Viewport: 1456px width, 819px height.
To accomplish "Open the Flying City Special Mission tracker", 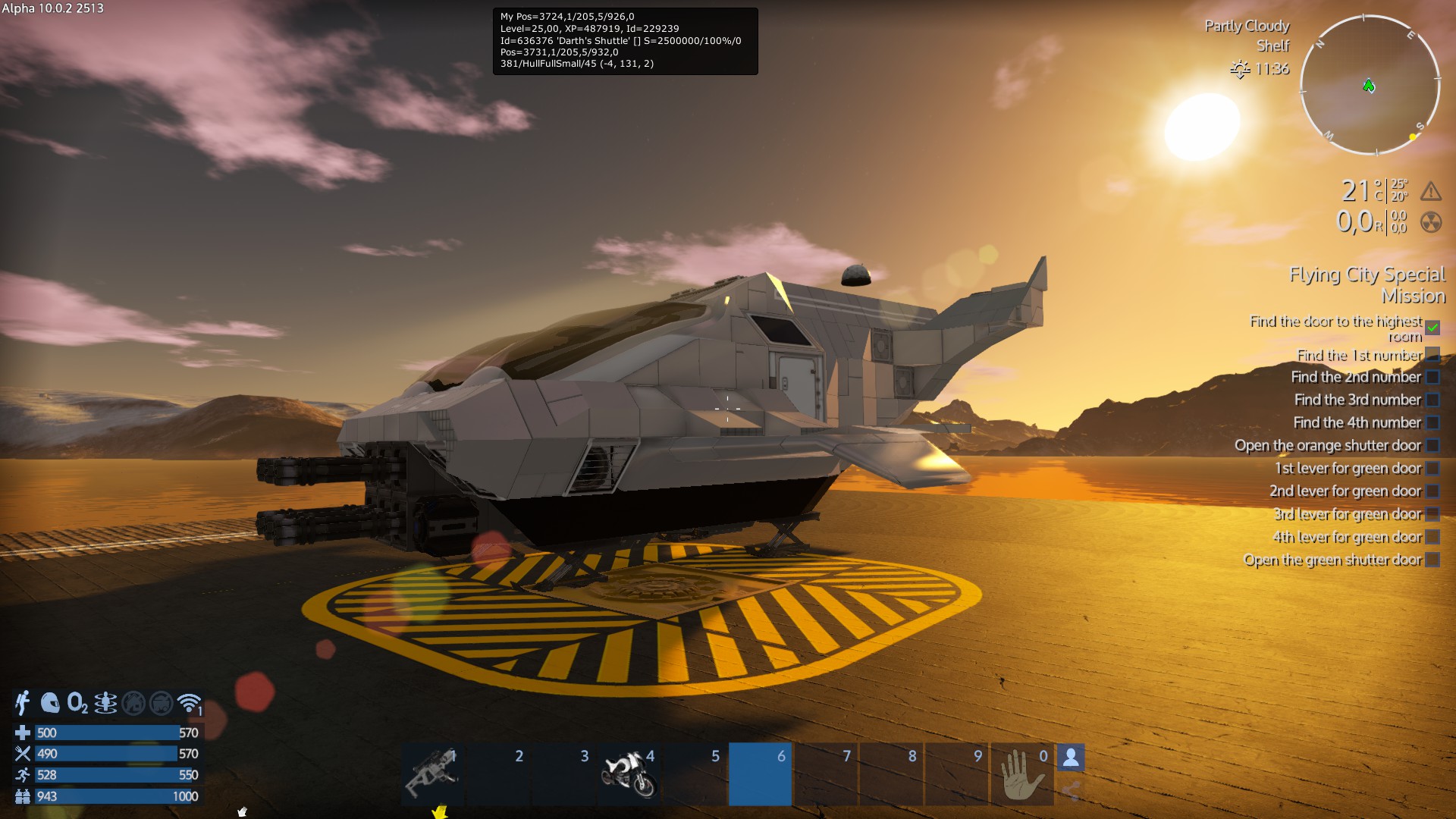I will pyautogui.click(x=1367, y=284).
